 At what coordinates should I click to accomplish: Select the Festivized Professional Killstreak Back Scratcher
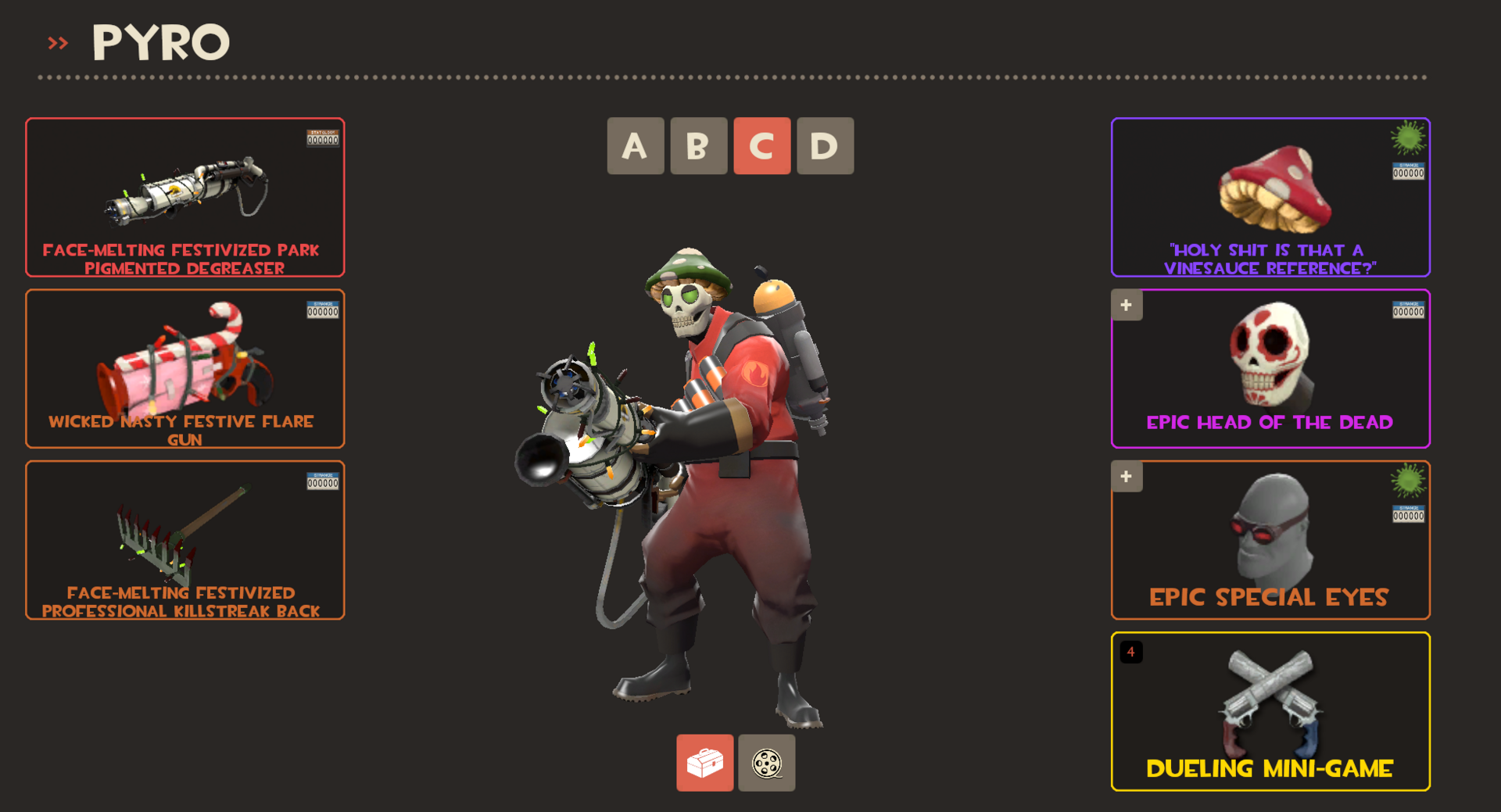click(184, 539)
